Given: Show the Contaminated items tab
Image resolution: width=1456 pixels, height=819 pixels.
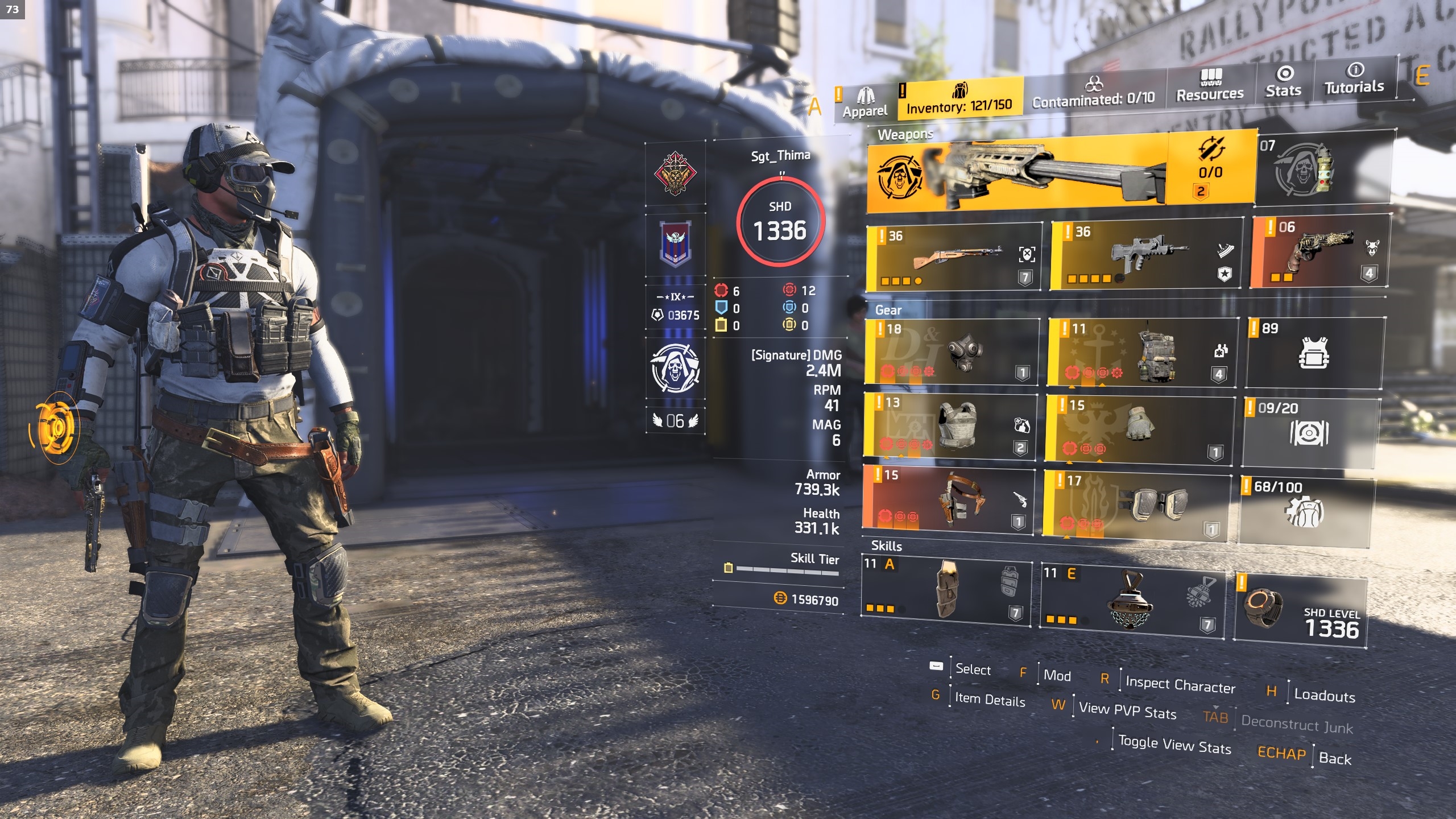Looking at the screenshot, I should point(1093,94).
